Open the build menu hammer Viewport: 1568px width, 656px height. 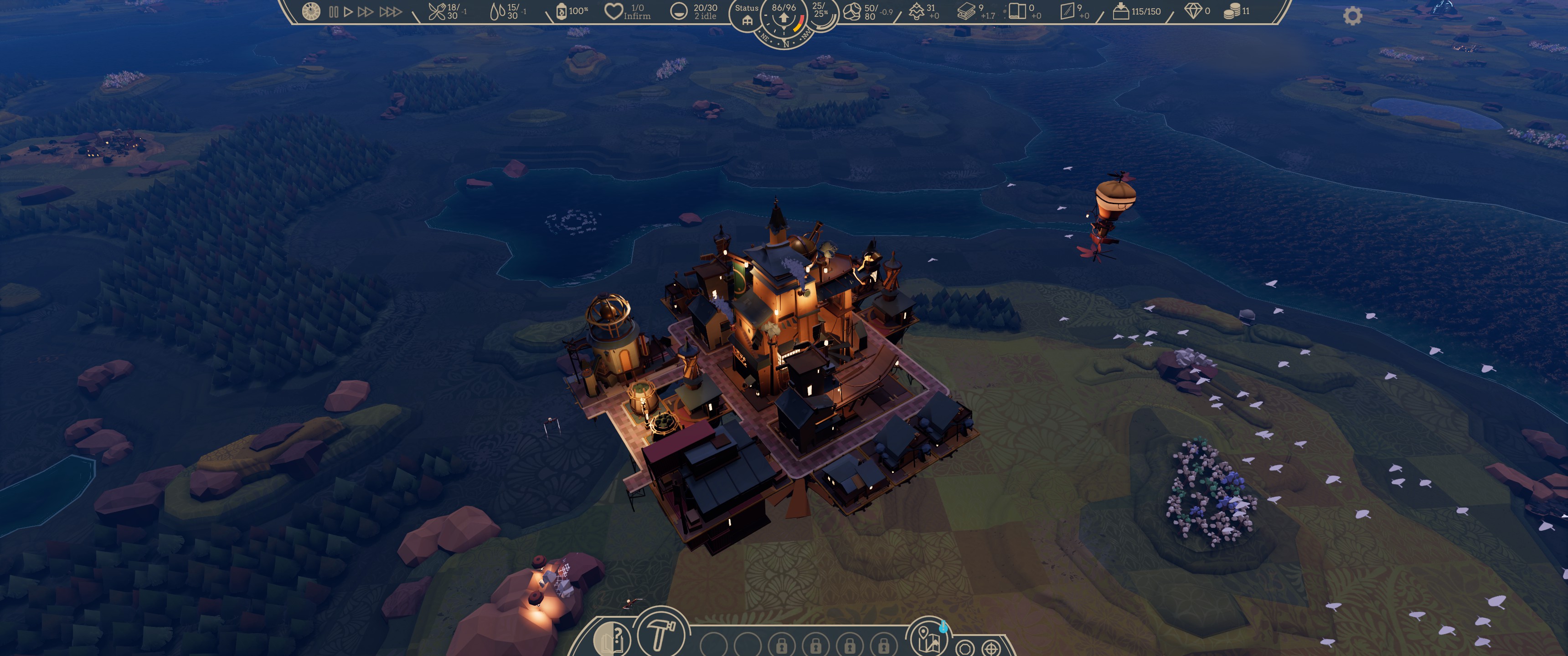point(661,633)
